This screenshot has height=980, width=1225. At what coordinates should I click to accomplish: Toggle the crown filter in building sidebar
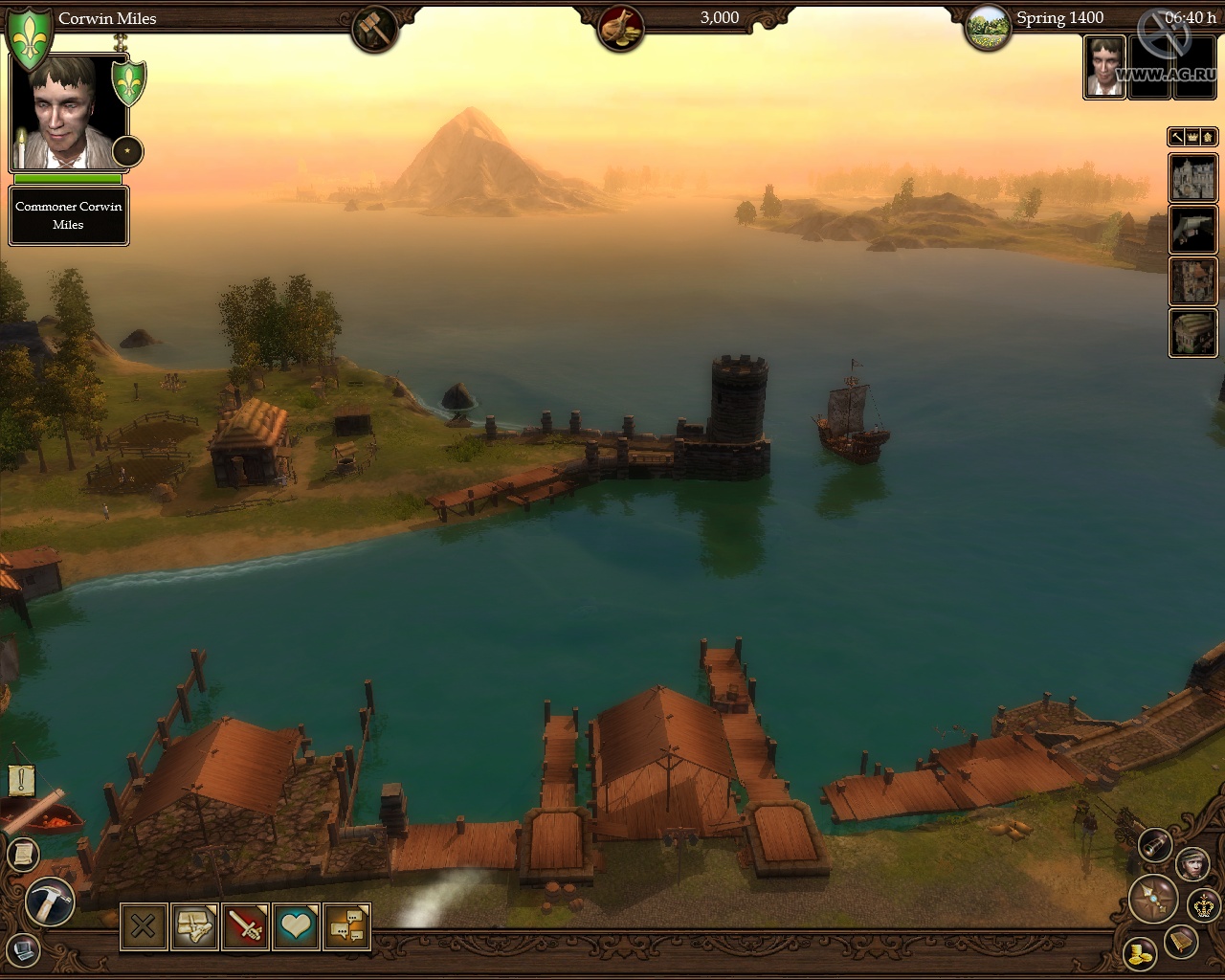coord(1191,137)
